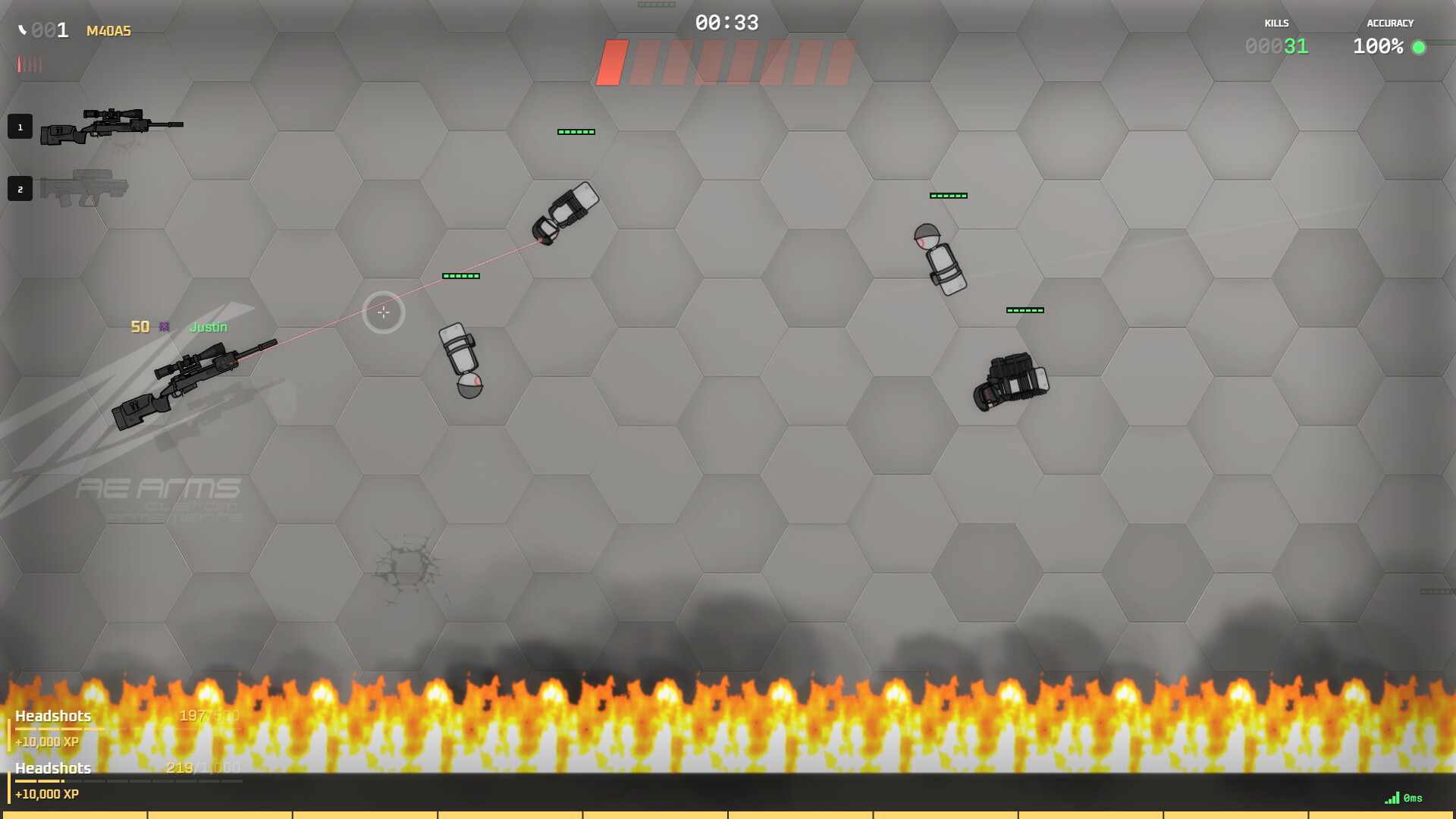Click the crosshair reticle in the arena
Viewport: 1456px width, 819px height.
(x=384, y=312)
